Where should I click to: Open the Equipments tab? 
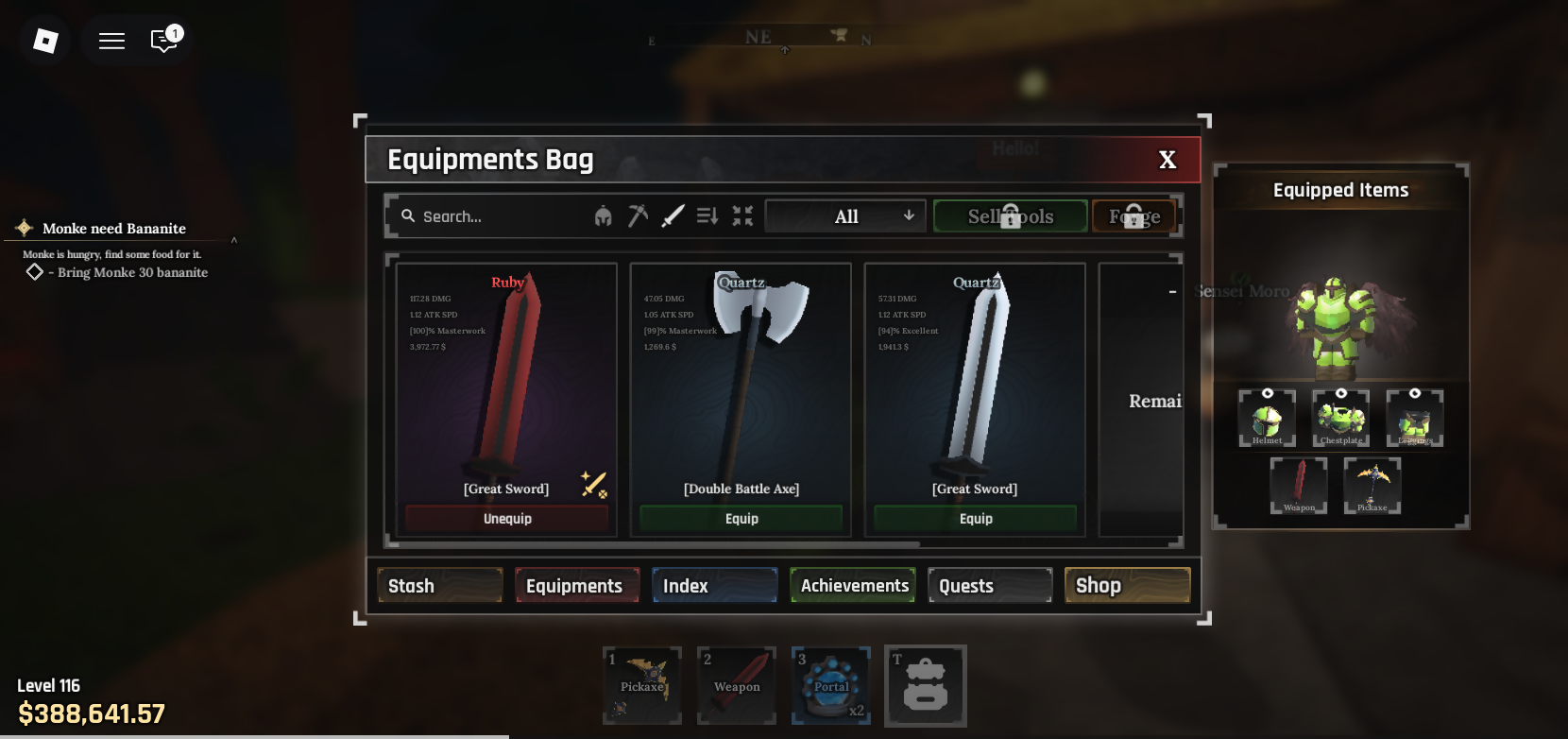coord(576,586)
